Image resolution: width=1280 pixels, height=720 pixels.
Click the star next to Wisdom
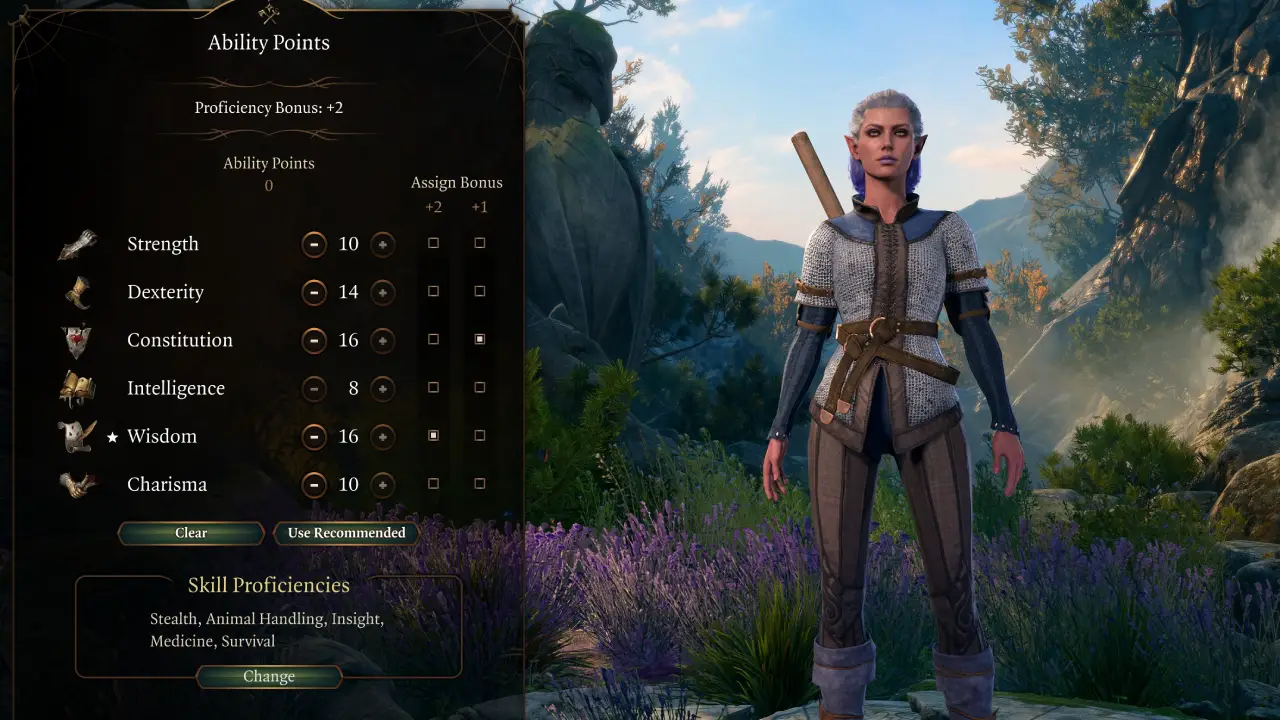(110, 436)
